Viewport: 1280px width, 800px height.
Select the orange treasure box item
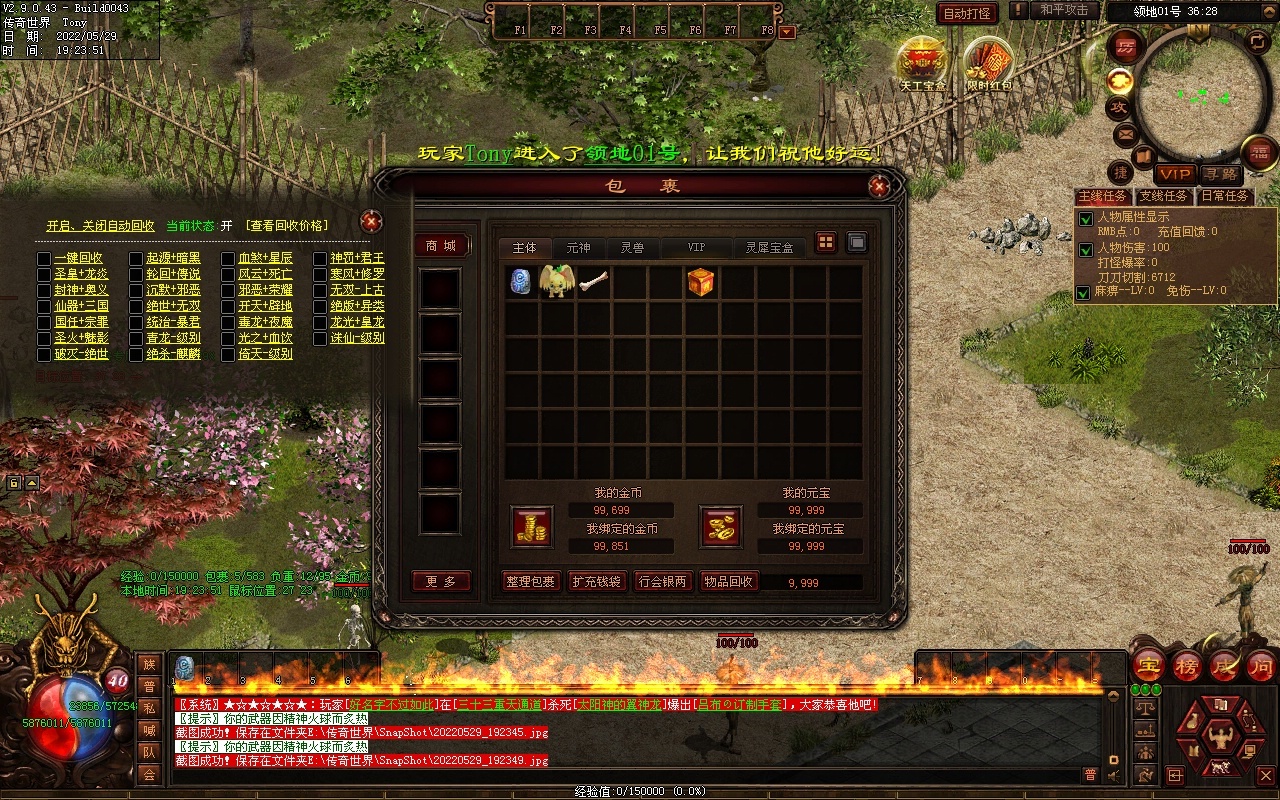(701, 282)
